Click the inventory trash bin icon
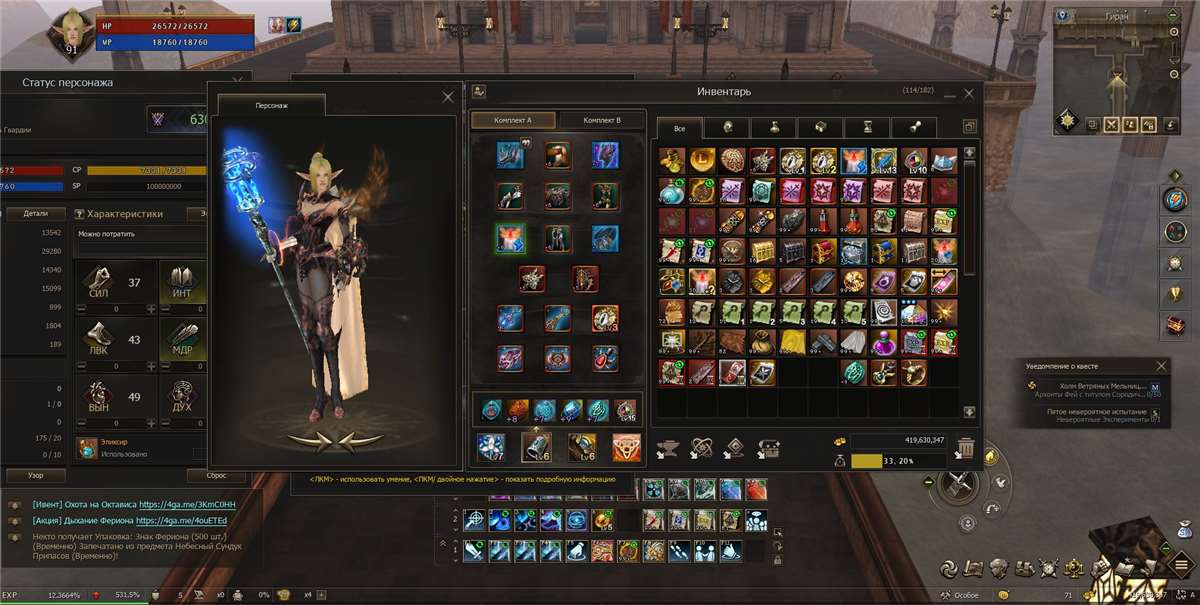Viewport: 1200px width, 605px height. (x=966, y=448)
